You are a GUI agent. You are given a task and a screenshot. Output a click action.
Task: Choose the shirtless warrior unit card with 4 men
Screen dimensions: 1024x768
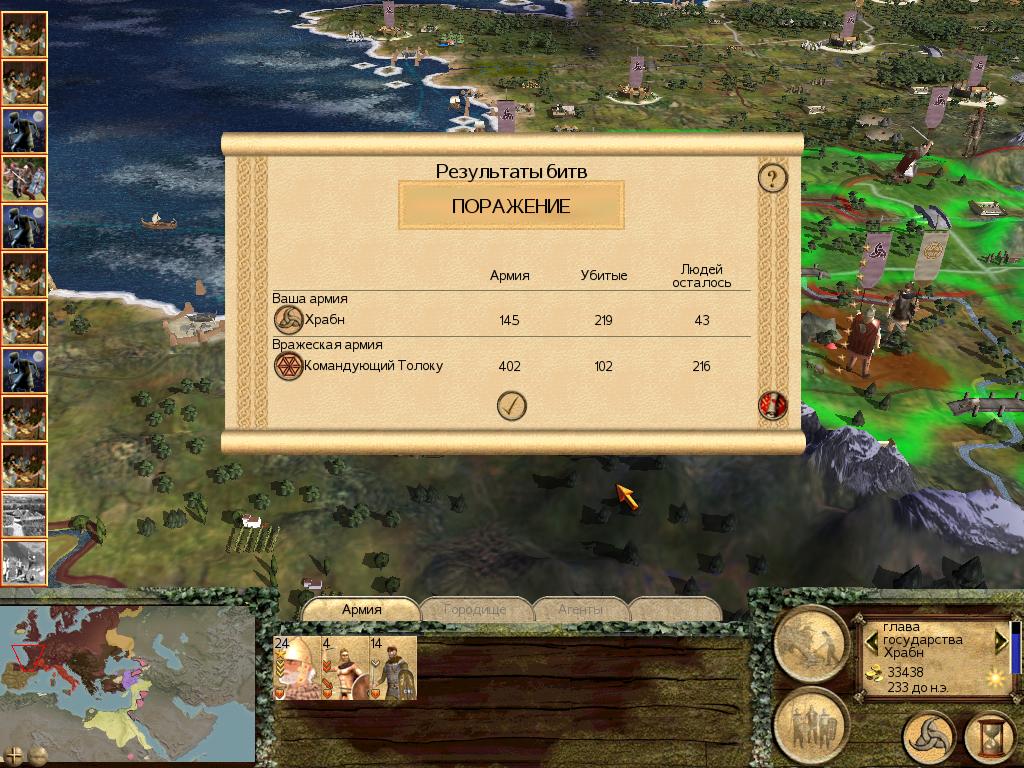pyautogui.click(x=345, y=668)
